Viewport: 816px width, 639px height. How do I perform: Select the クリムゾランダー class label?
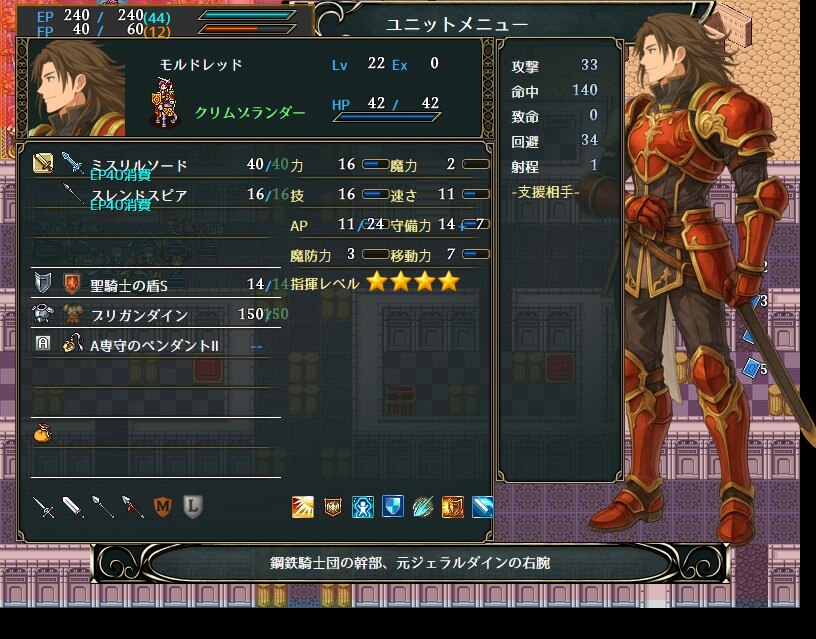tap(250, 113)
